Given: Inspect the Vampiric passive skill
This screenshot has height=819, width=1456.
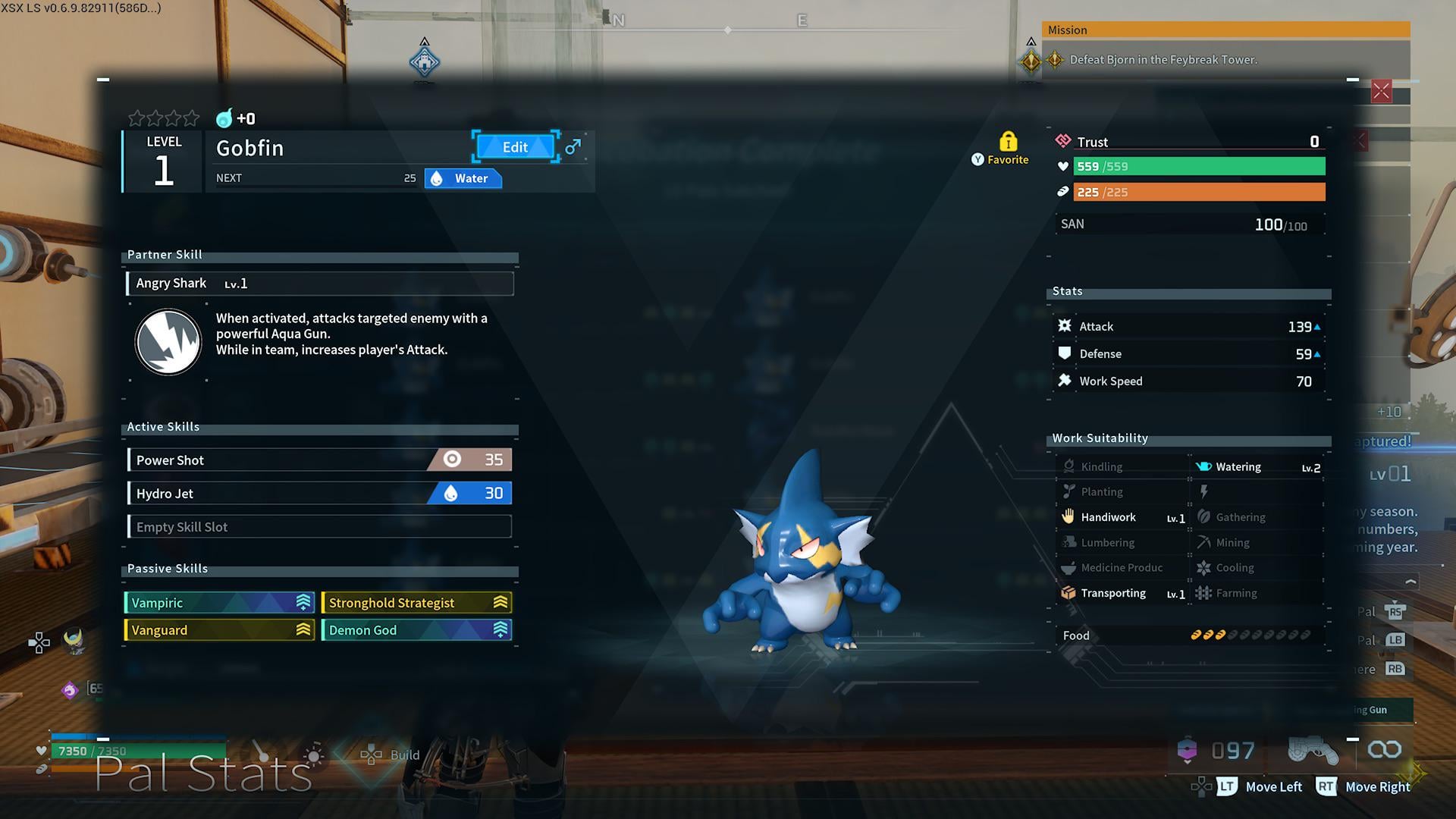Looking at the screenshot, I should tap(218, 603).
